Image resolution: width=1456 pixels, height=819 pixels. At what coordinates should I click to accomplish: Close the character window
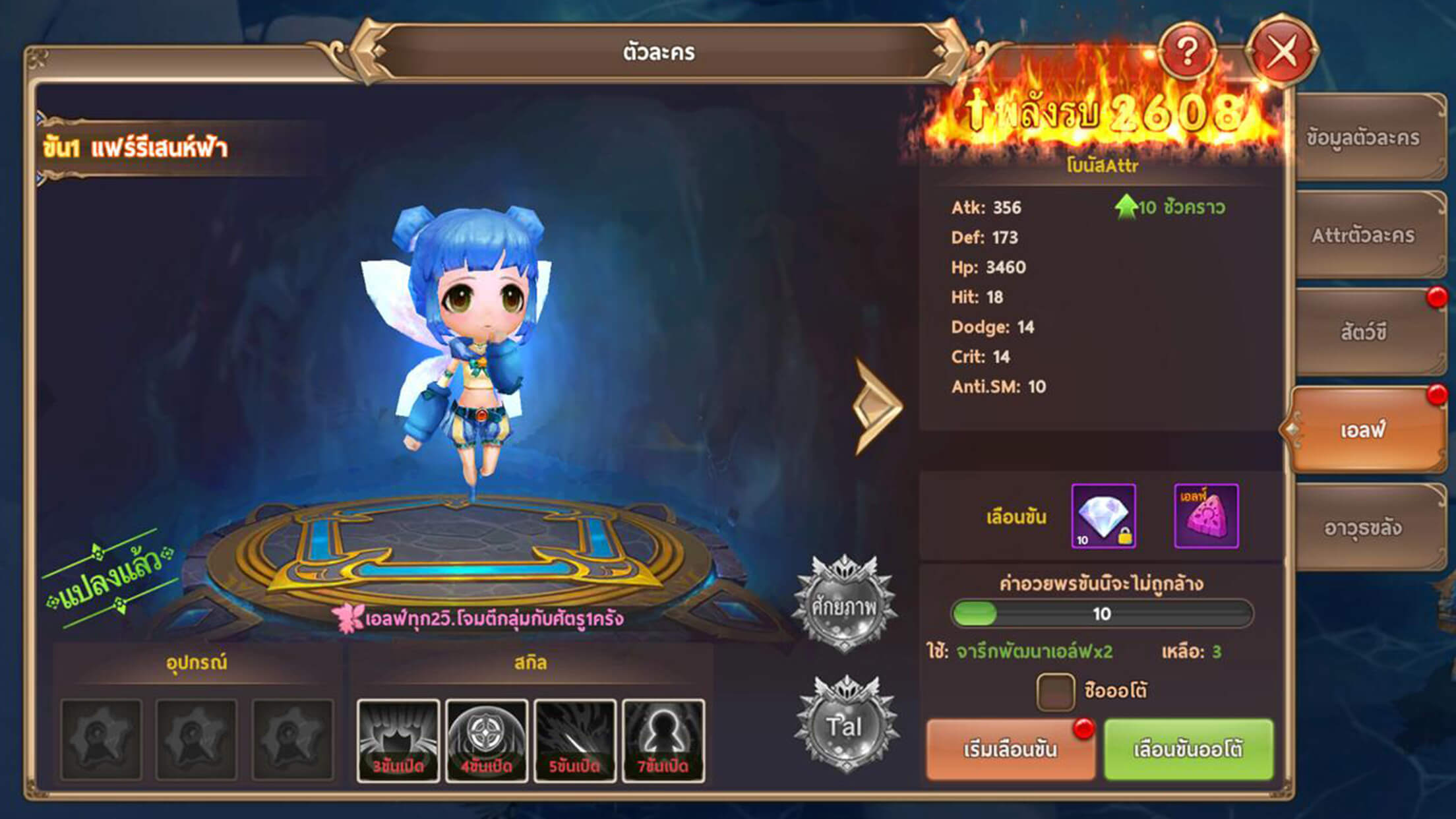click(x=1281, y=52)
